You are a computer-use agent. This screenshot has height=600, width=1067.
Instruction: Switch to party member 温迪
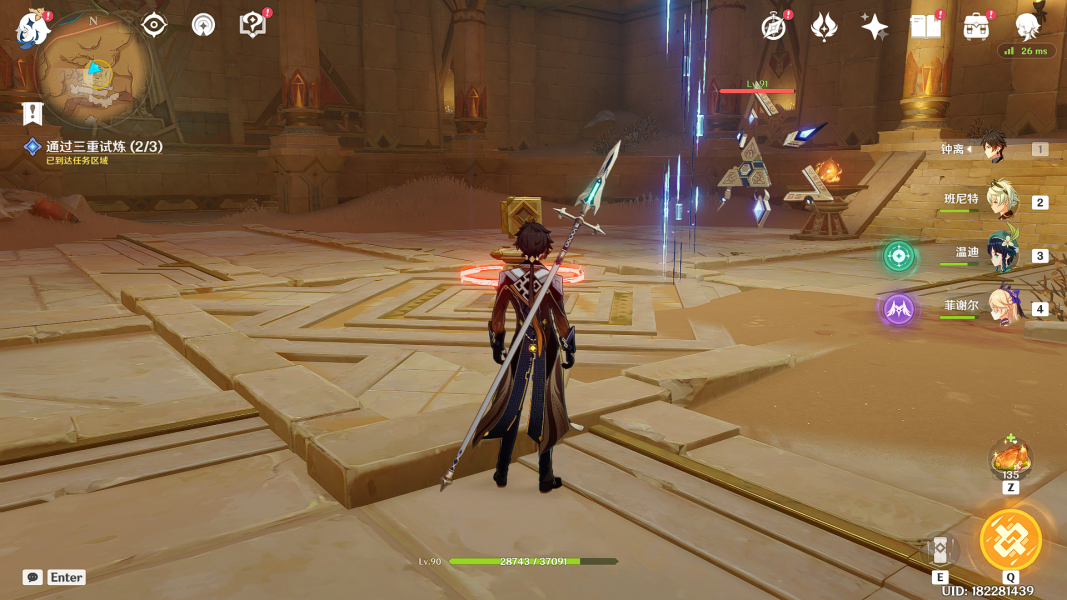pos(1001,254)
